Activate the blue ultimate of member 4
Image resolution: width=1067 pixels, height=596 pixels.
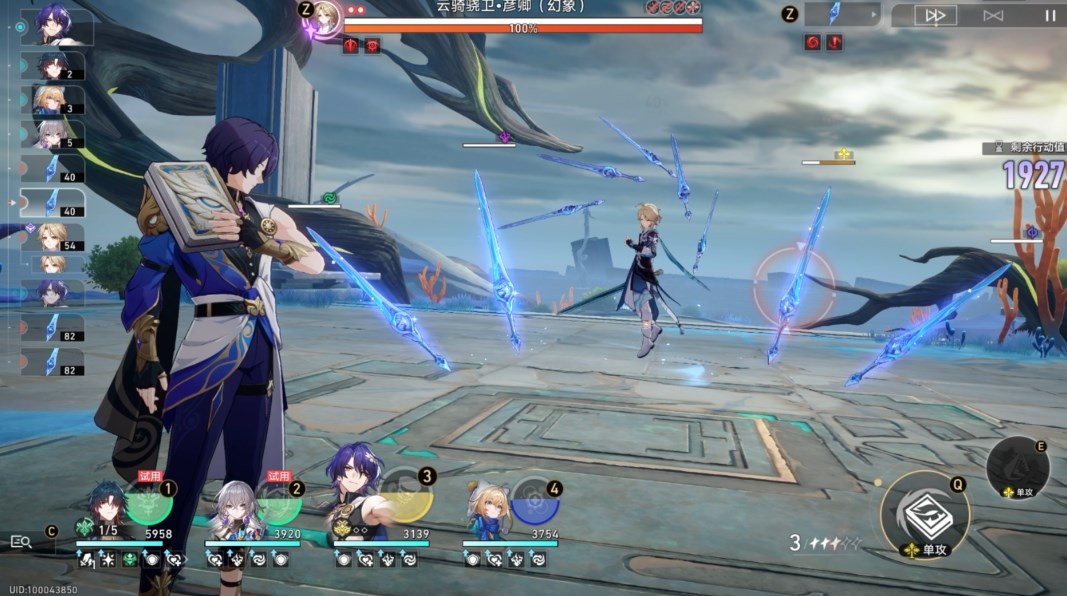pos(535,500)
